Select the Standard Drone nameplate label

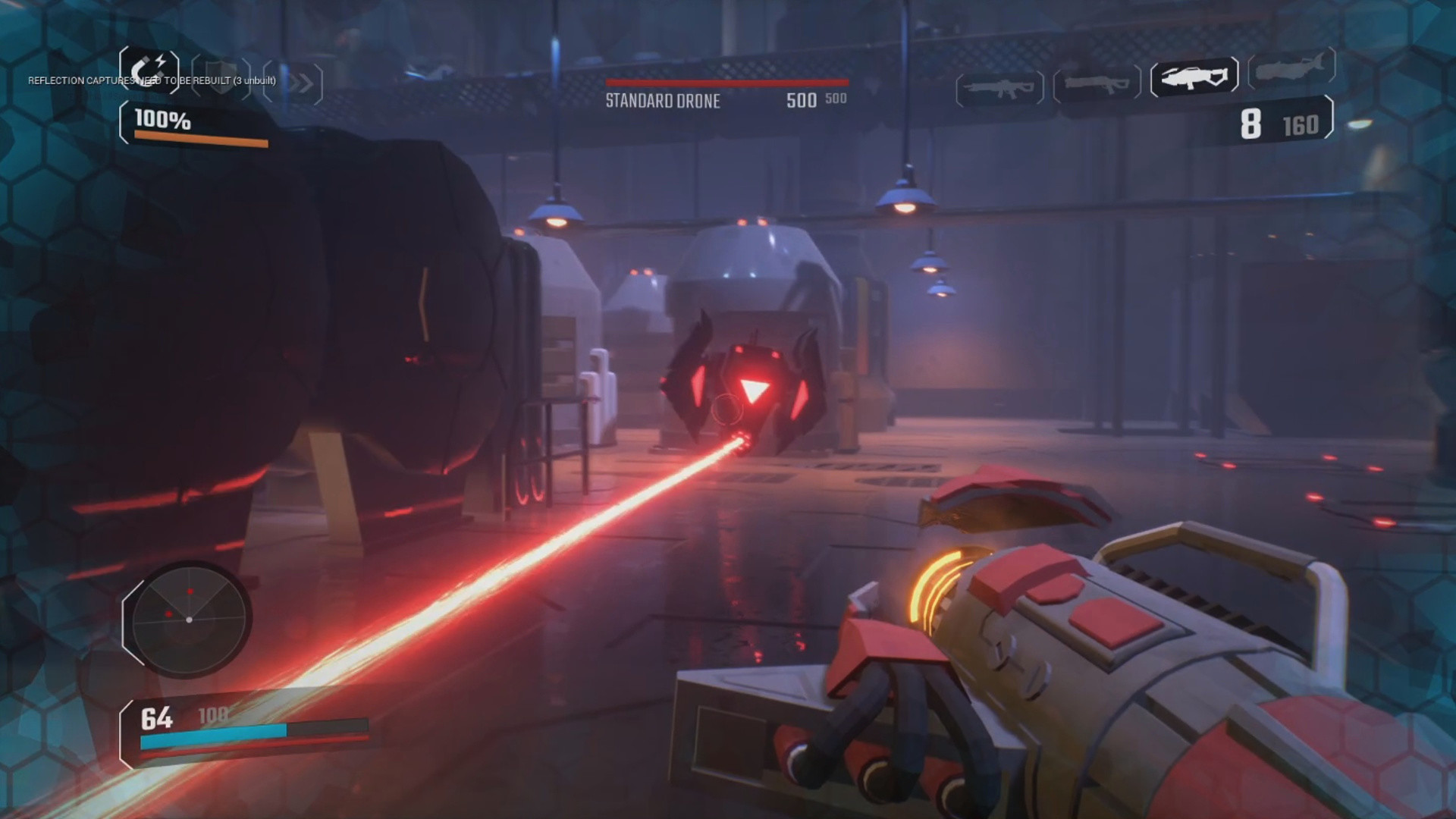pos(663,101)
